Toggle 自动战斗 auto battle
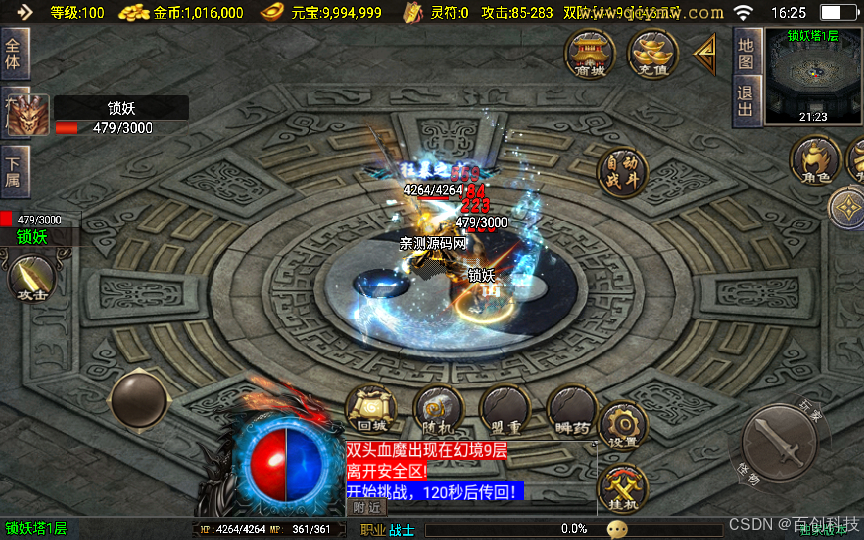Image resolution: width=864 pixels, height=540 pixels. [x=622, y=173]
